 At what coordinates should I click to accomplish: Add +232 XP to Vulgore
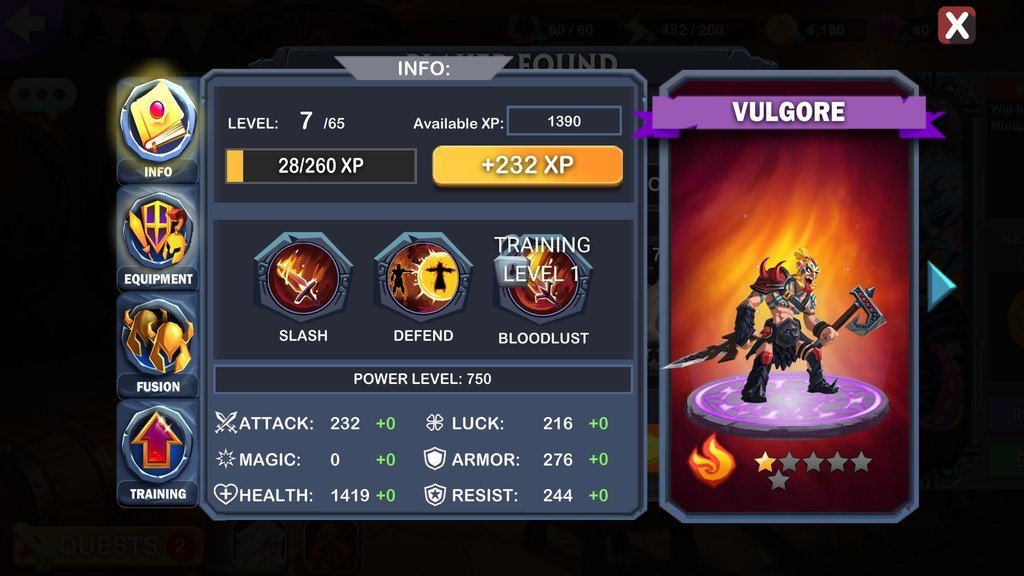527,166
